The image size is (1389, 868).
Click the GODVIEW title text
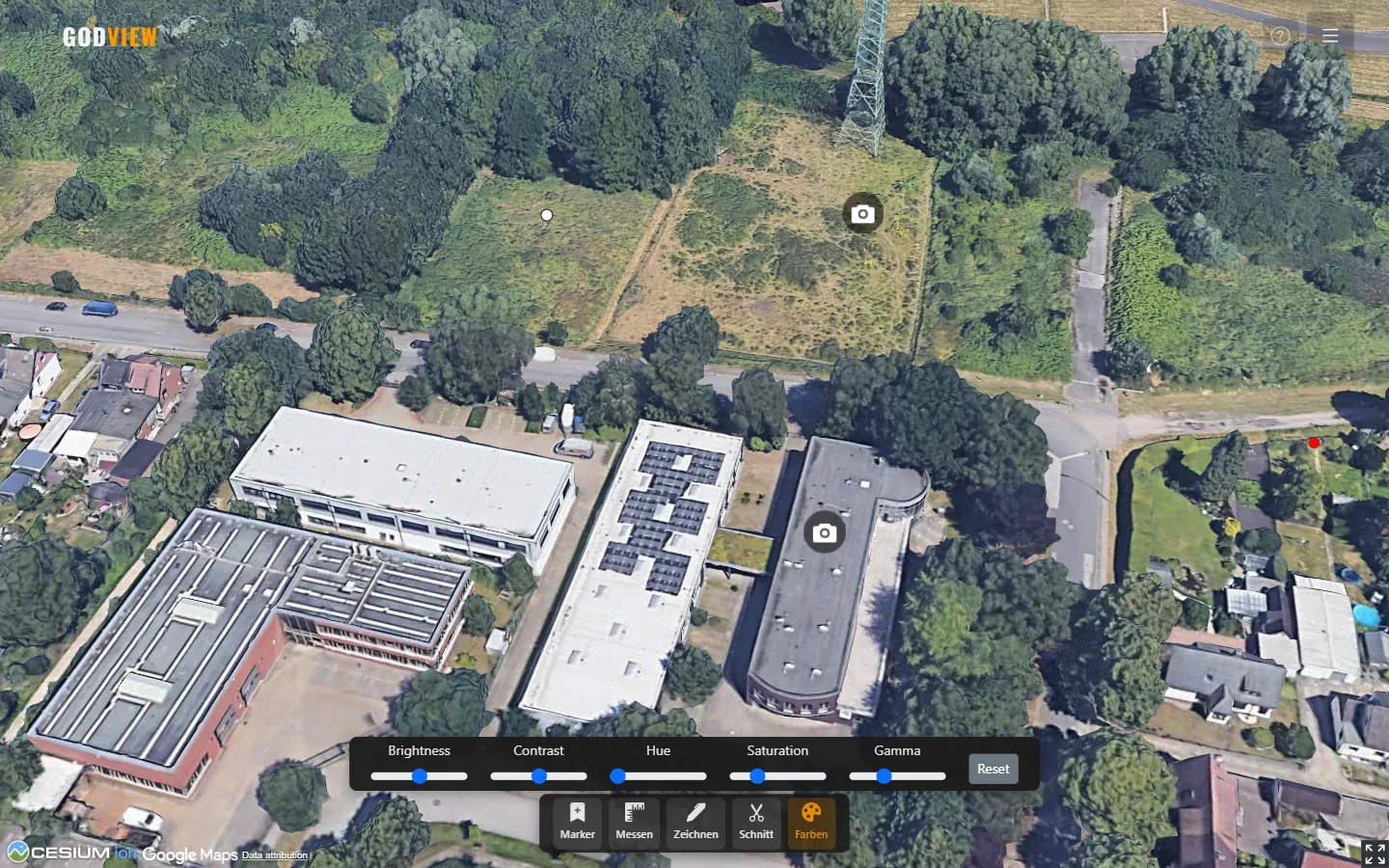coord(110,36)
